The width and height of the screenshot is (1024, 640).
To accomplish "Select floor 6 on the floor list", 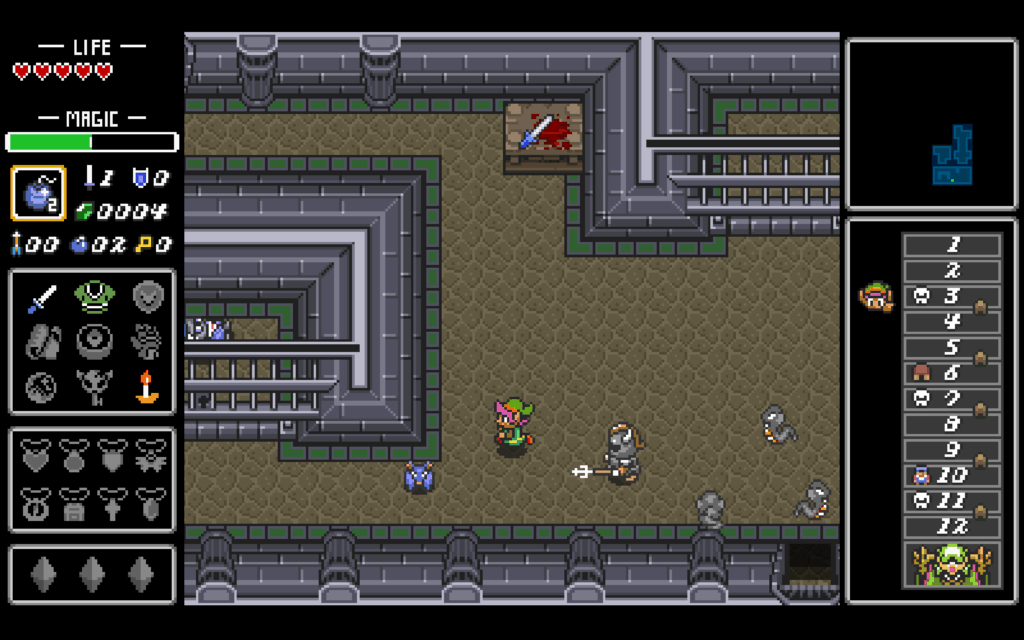I will click(x=952, y=374).
